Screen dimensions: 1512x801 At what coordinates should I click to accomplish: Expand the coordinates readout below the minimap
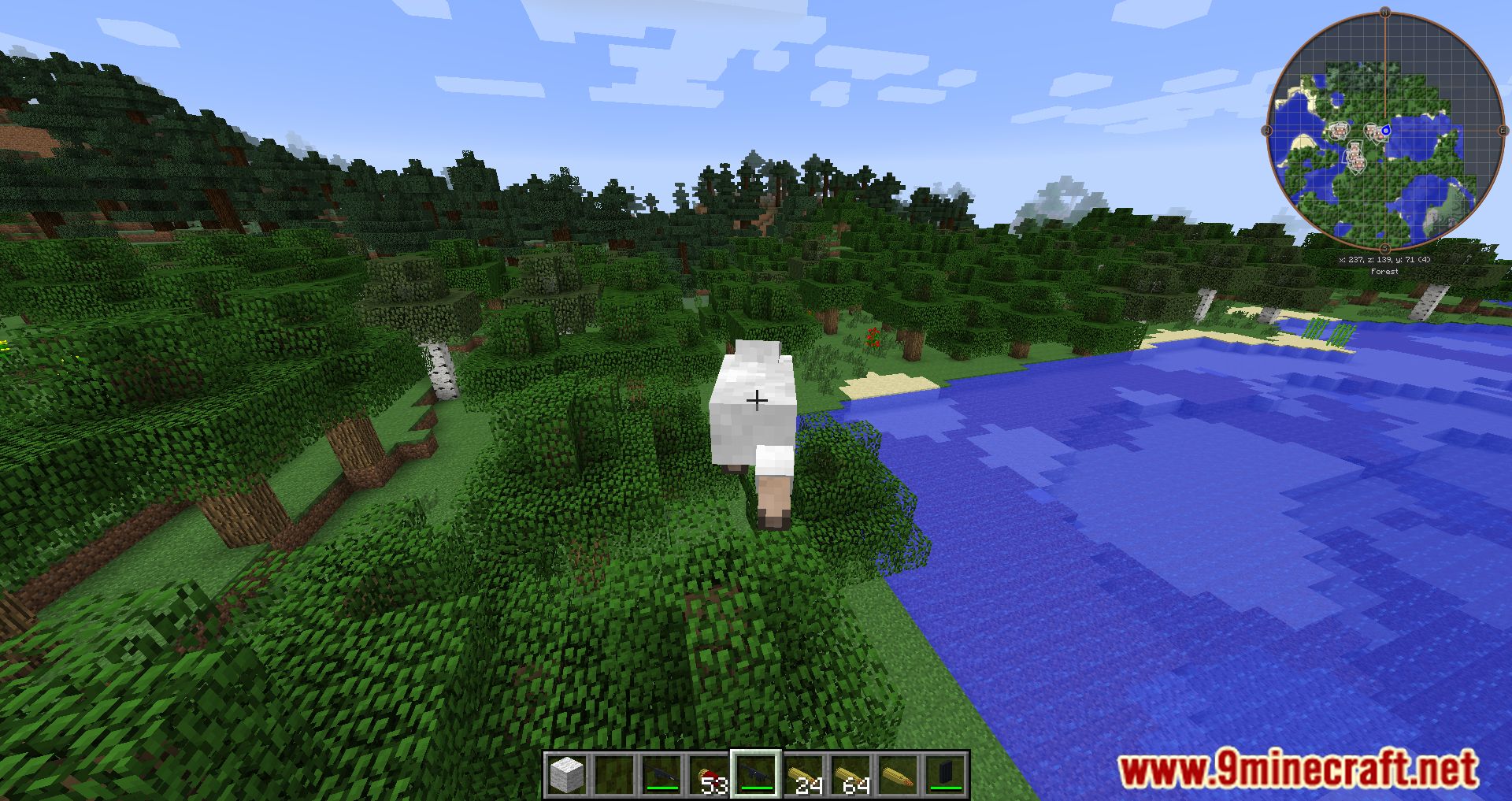point(1383,259)
